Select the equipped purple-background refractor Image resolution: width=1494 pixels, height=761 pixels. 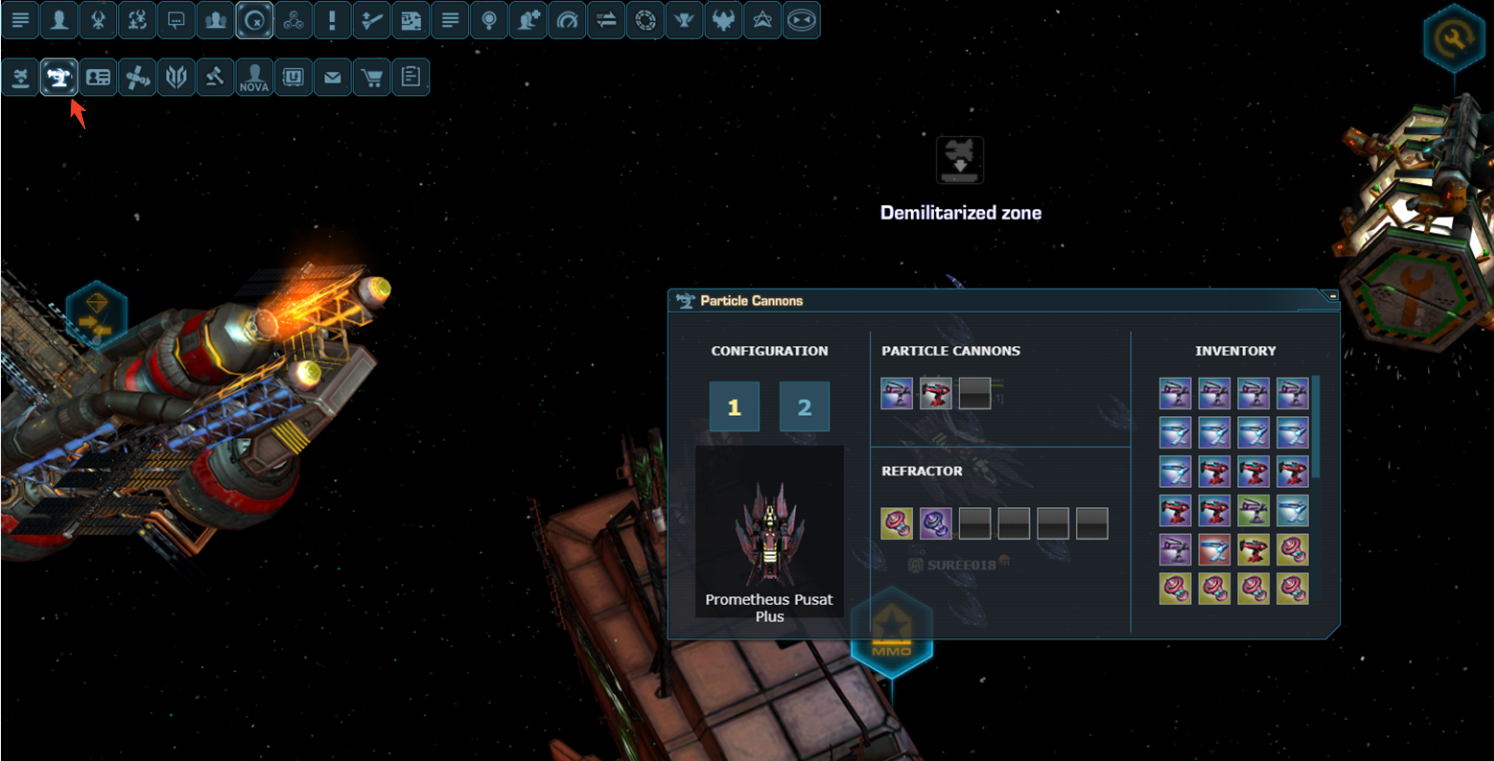click(936, 523)
